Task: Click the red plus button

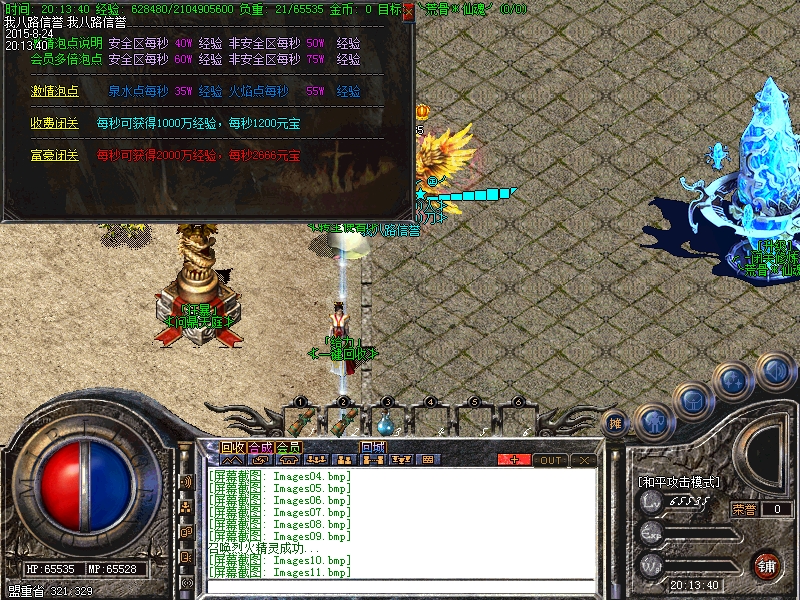Action: click(x=514, y=460)
